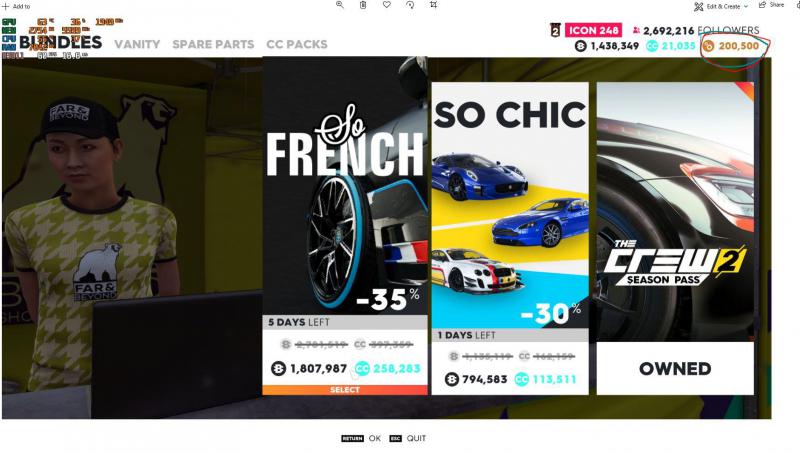This screenshot has width=800, height=454.
Task: Click the Share button in the photo viewer
Action: tap(770, 6)
